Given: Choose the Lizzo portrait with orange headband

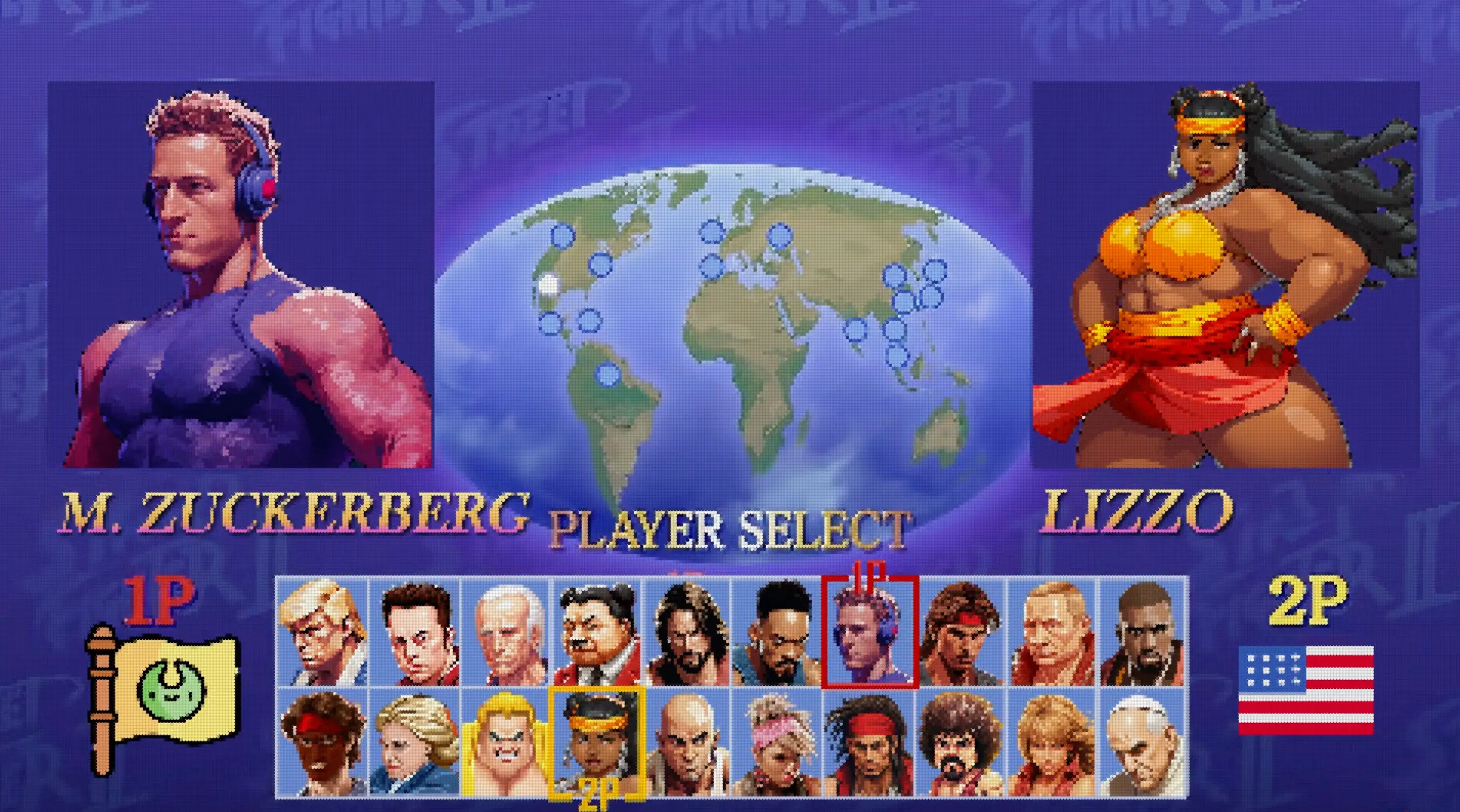Looking at the screenshot, I should (597, 742).
